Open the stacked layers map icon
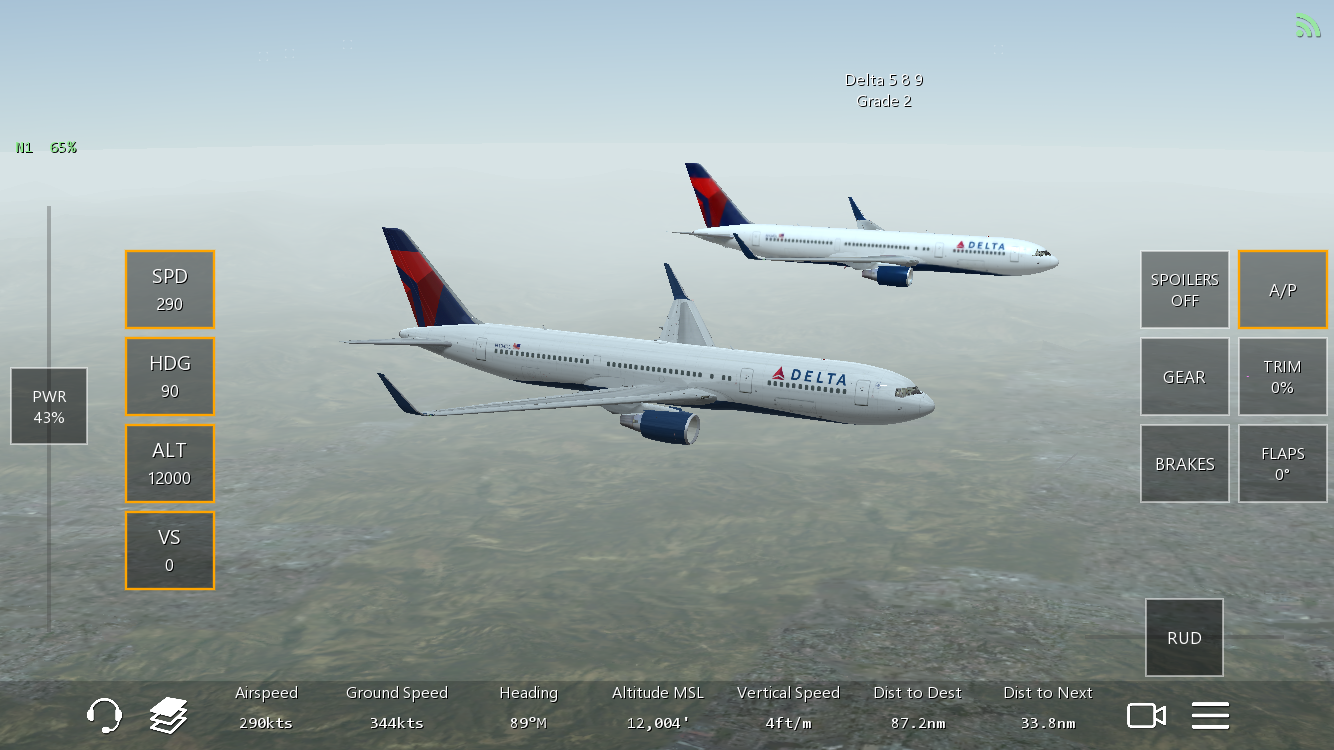 coord(169,715)
